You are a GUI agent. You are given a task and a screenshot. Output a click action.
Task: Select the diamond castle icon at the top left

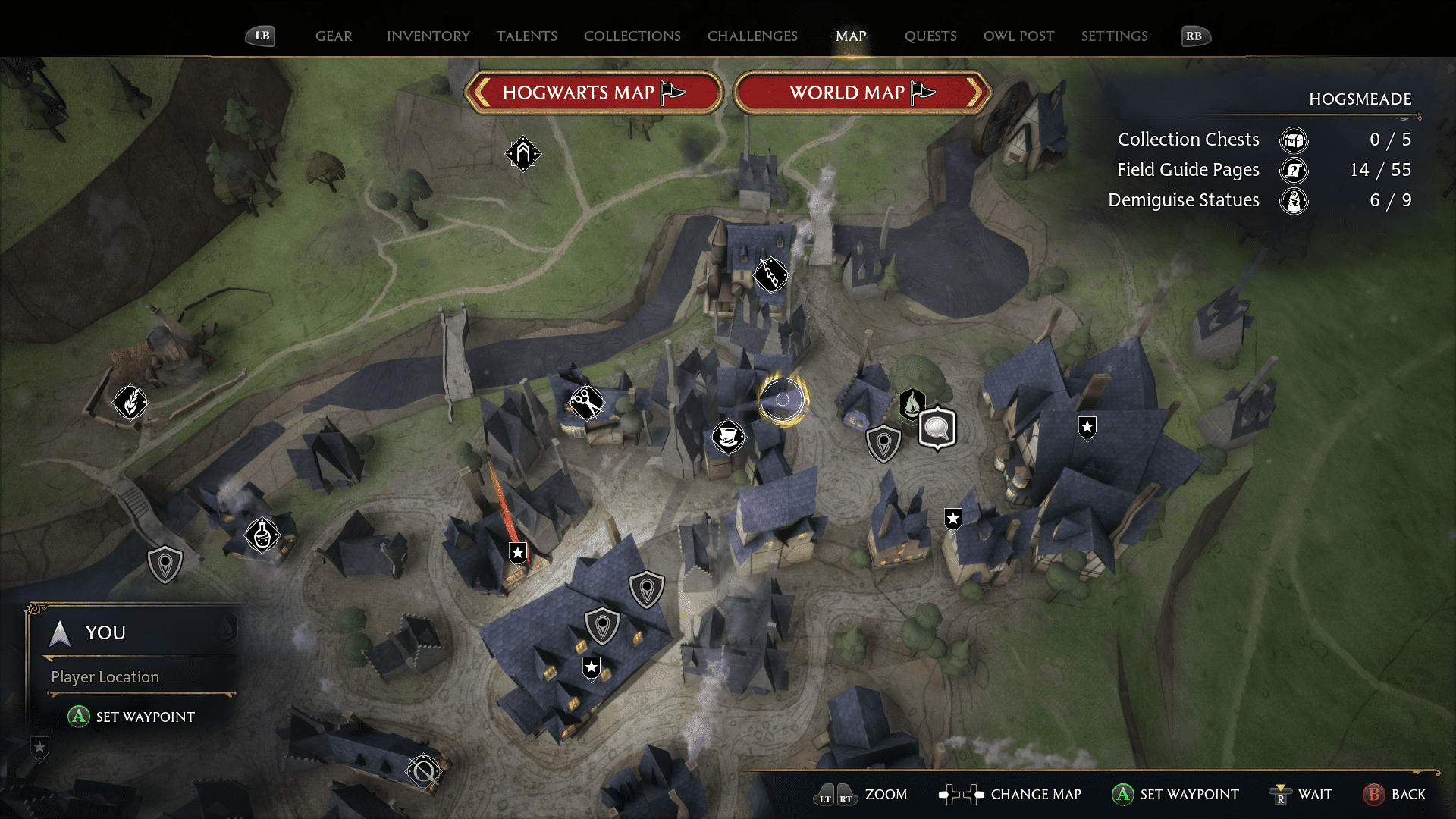(x=523, y=153)
